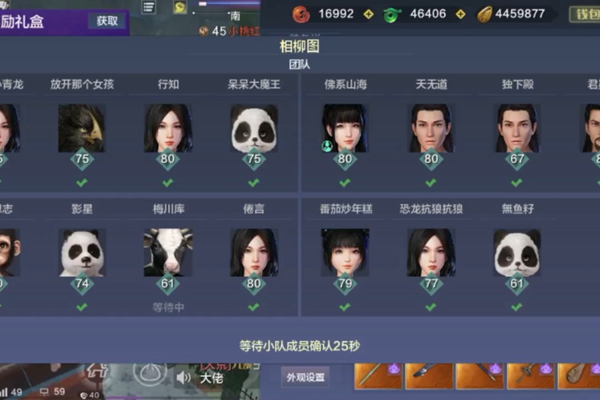
Task: Click the list menu icon at top
Action: click(149, 7)
